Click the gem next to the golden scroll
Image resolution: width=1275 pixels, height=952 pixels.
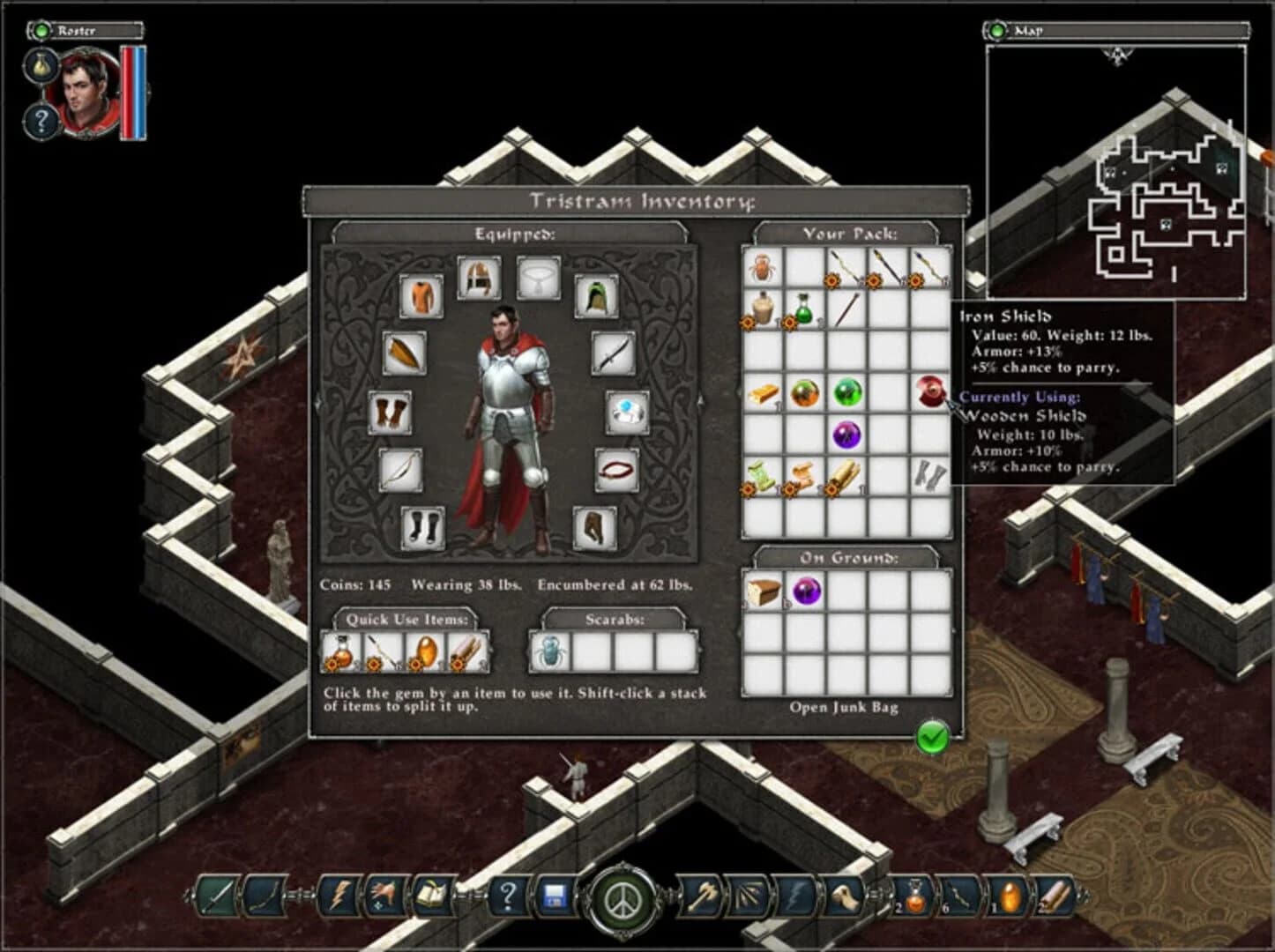(832, 490)
